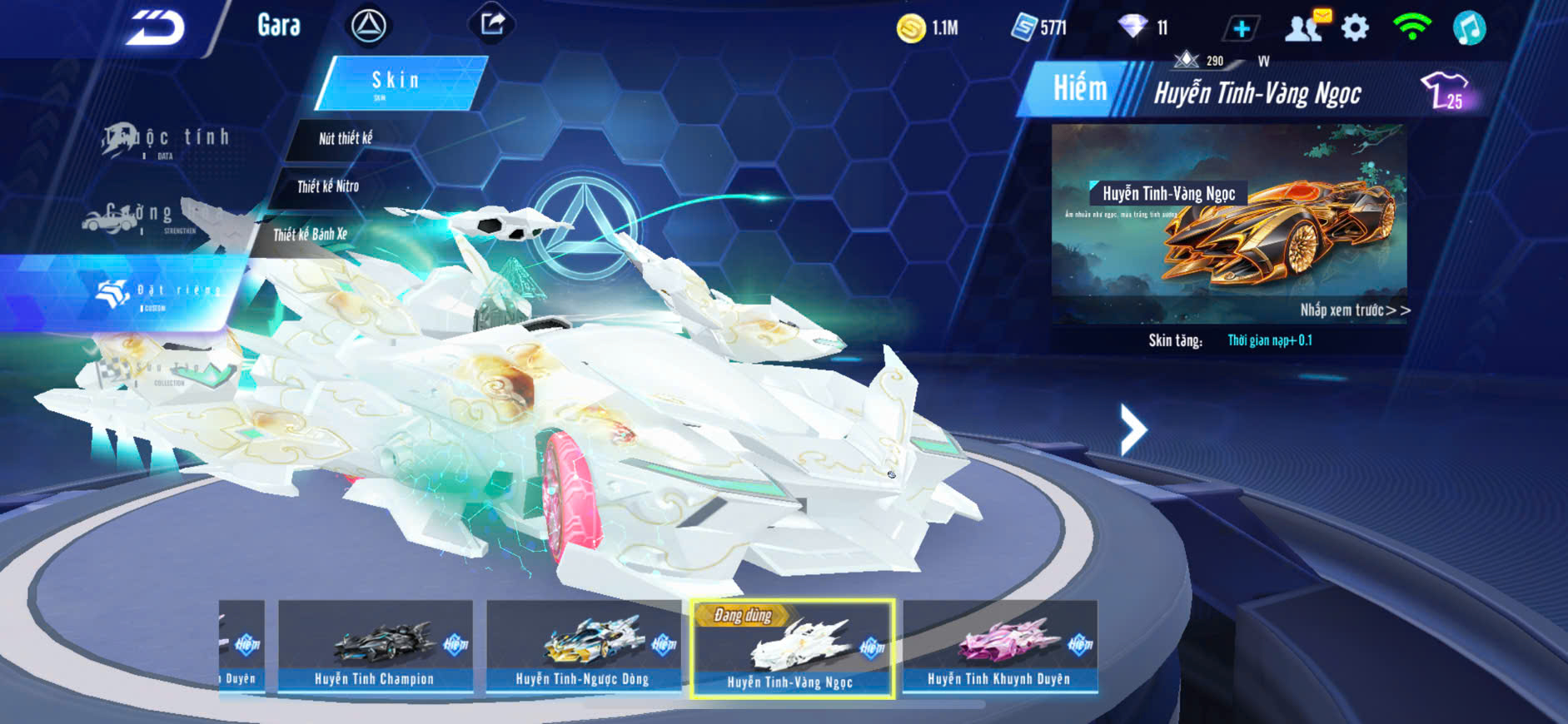The image size is (1568, 724).
Task: Open the friends icon with mail badge
Action: 1305,27
